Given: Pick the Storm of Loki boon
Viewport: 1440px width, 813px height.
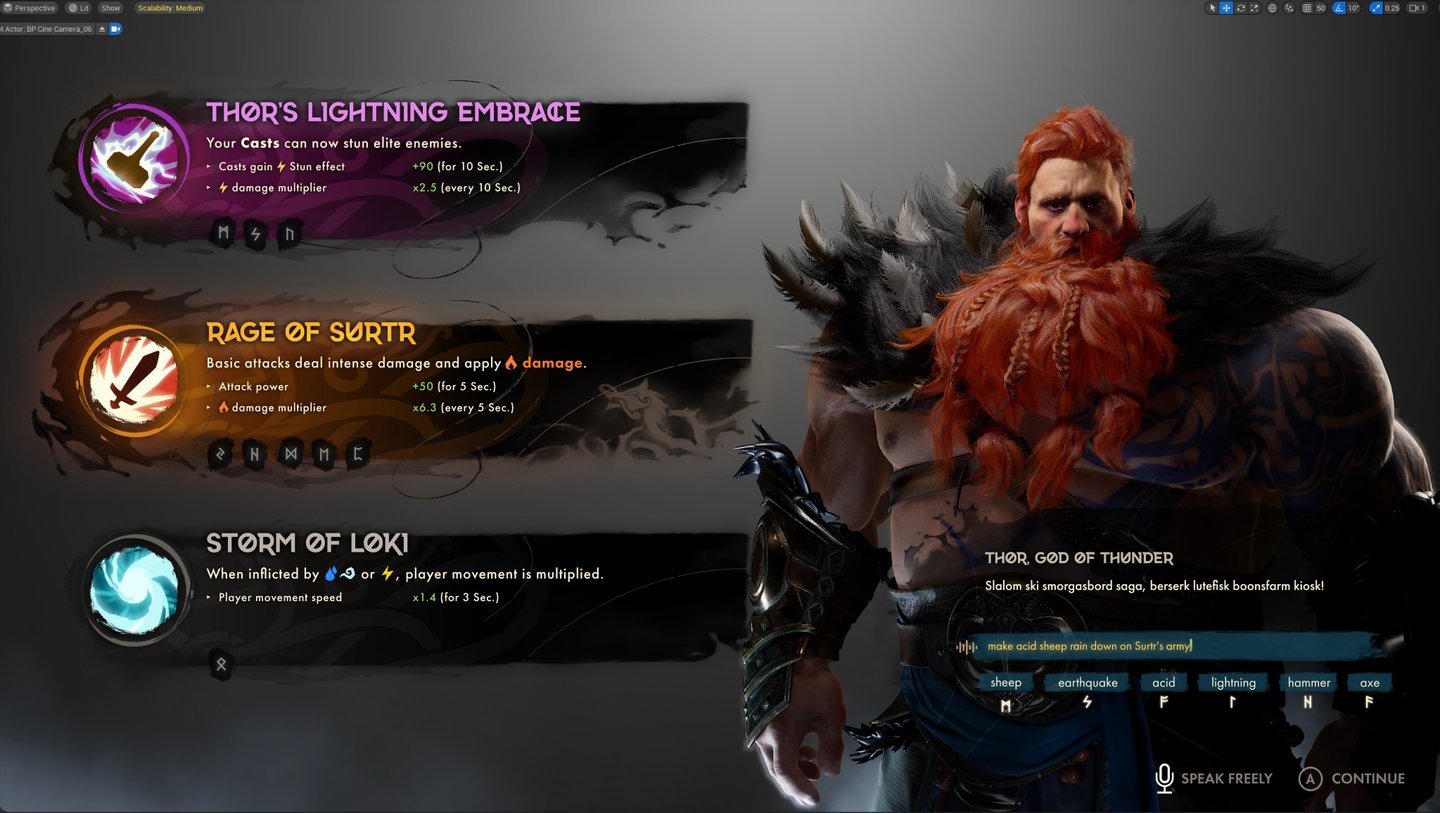Looking at the screenshot, I should pos(307,544).
